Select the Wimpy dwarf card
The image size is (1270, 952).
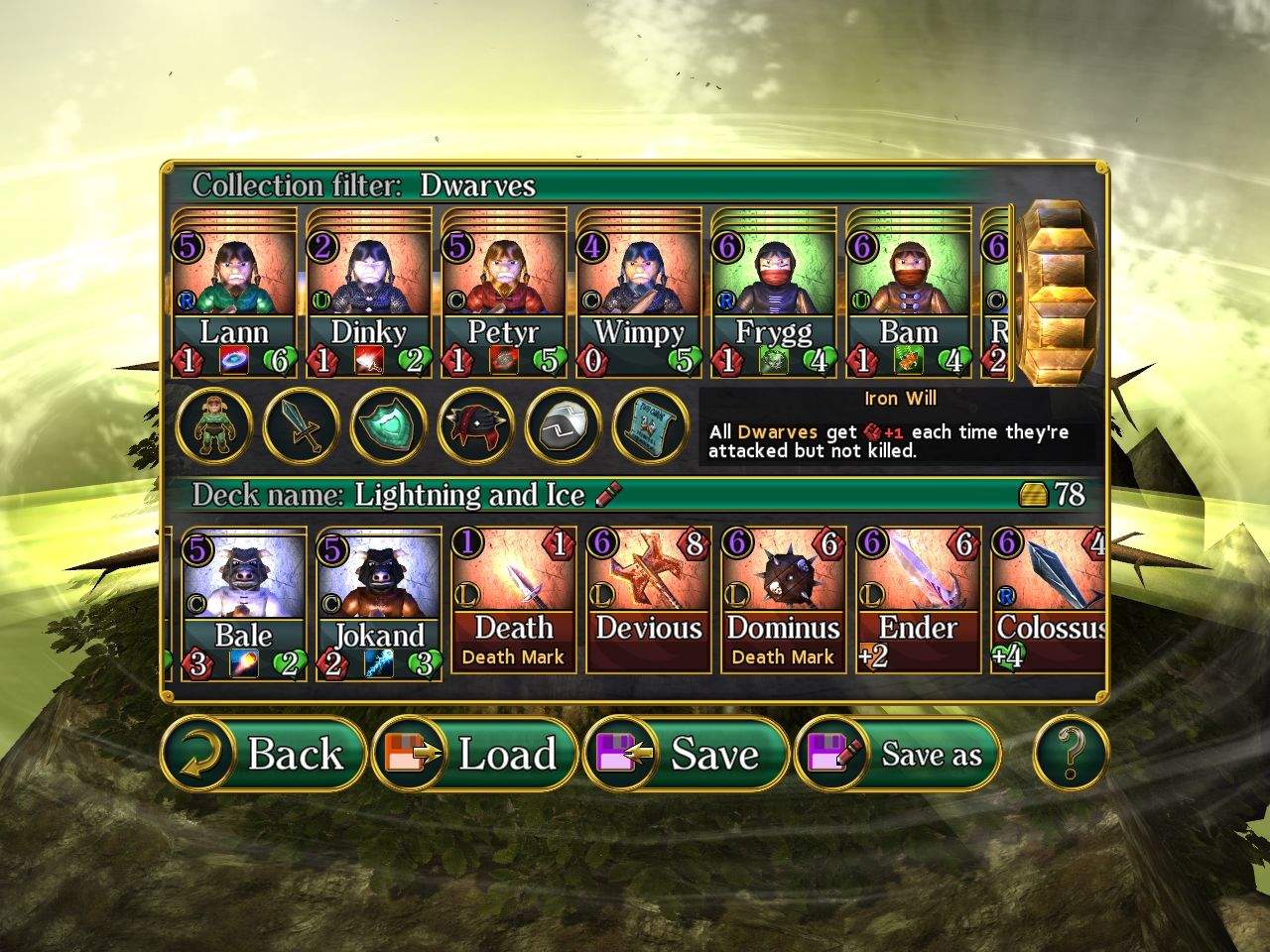click(638, 294)
